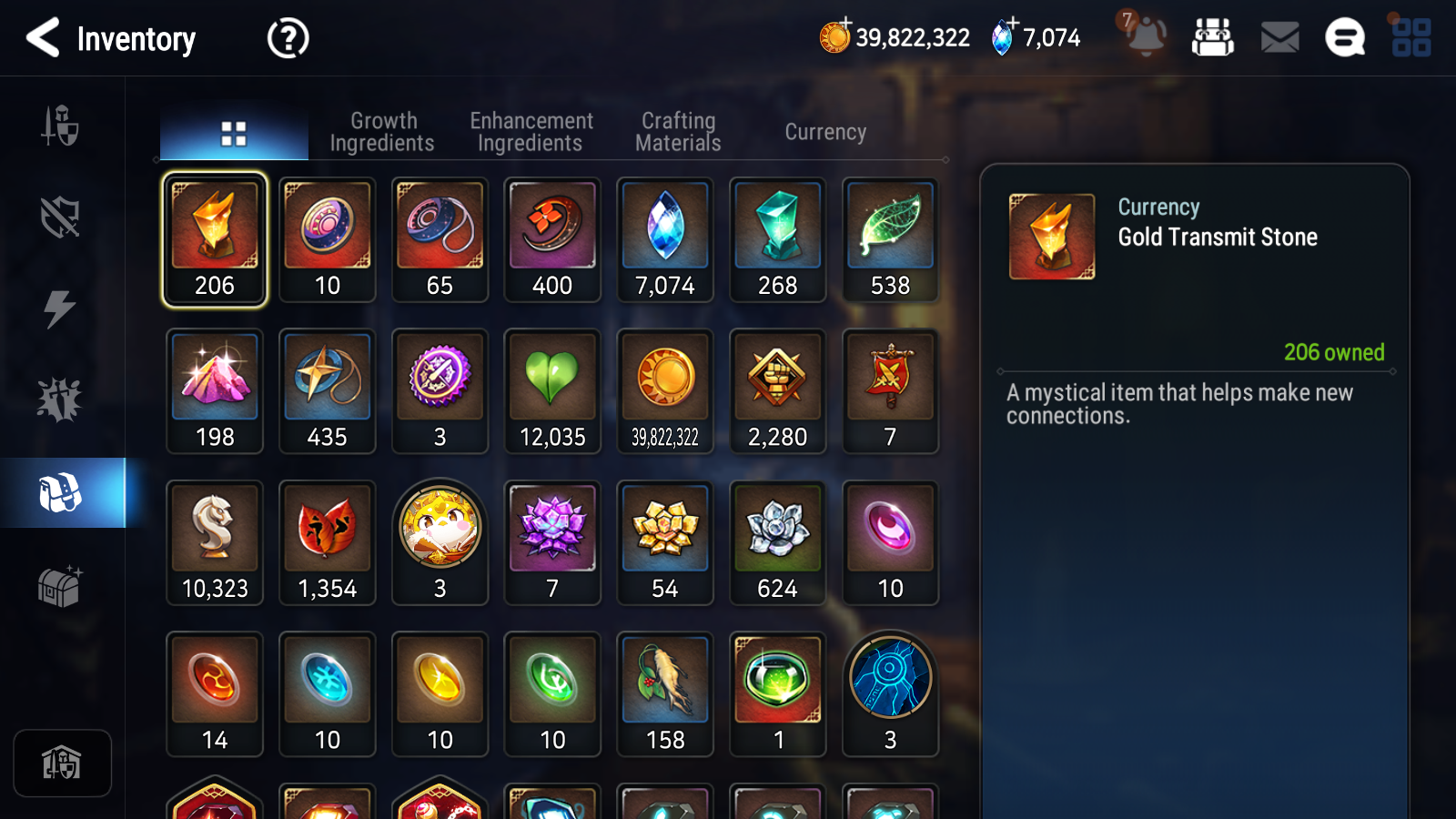
Task: Open the chat speech bubble icon
Action: pos(1345,38)
